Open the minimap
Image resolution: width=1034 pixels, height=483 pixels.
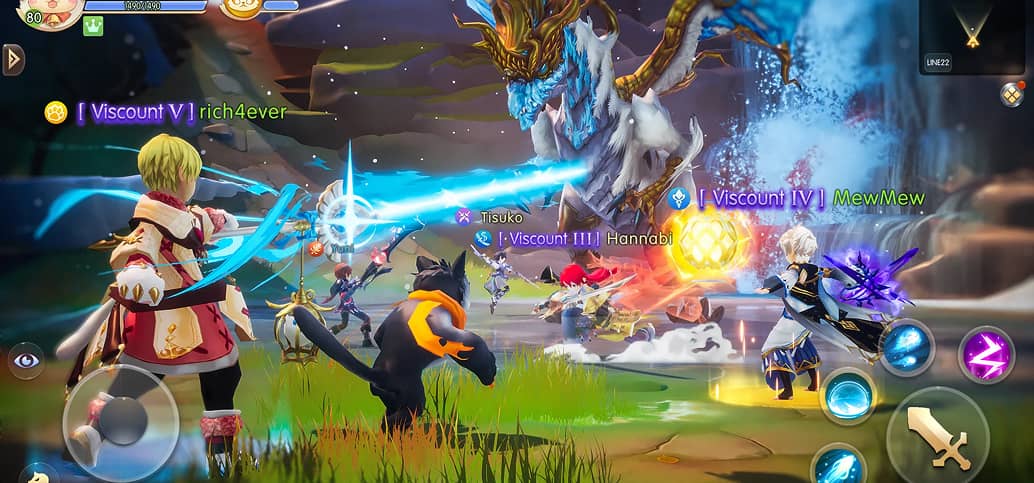tap(971, 35)
